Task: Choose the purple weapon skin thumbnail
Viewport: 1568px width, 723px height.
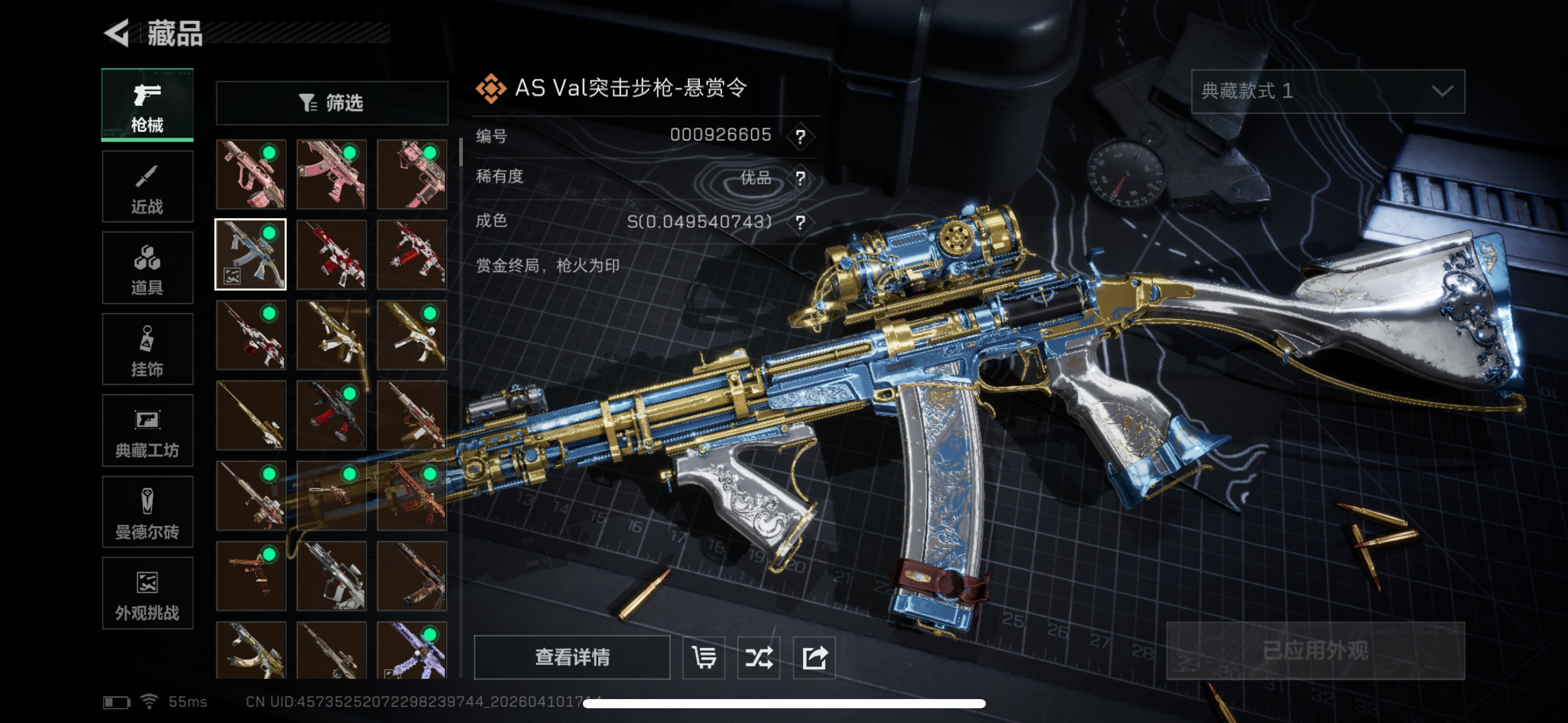Action: point(412,650)
